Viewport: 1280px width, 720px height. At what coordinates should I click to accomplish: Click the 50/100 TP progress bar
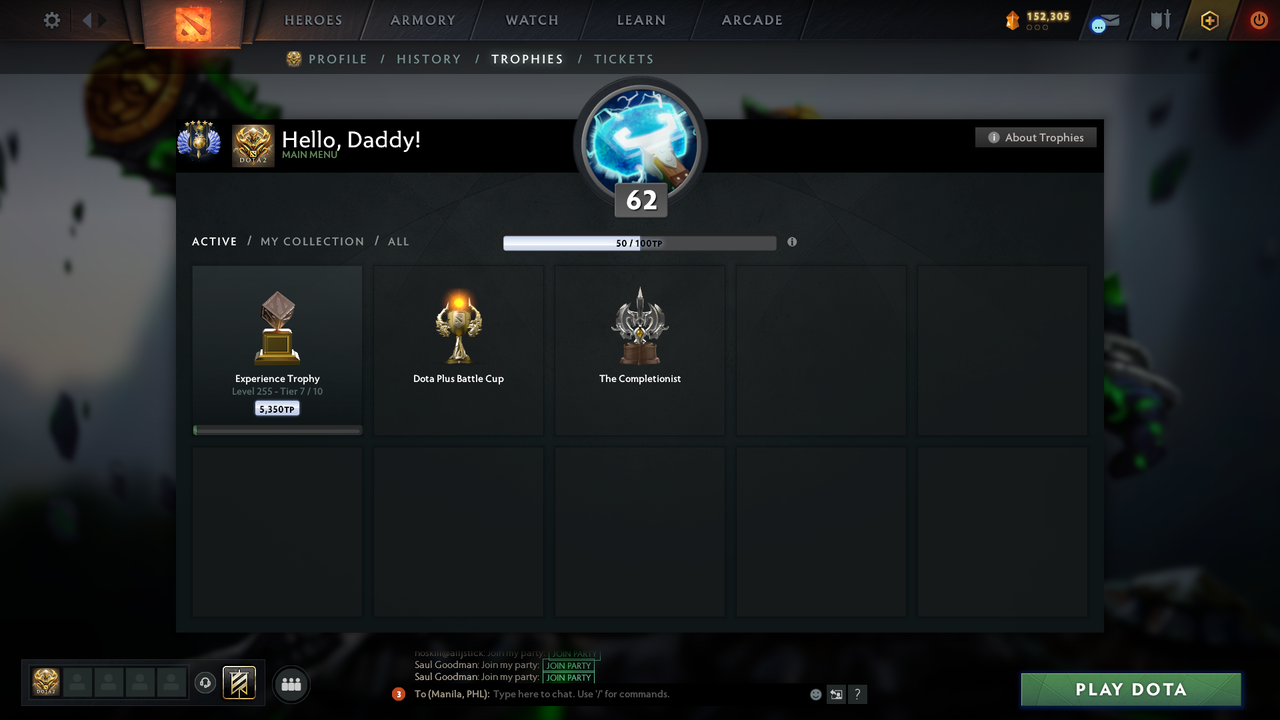640,242
